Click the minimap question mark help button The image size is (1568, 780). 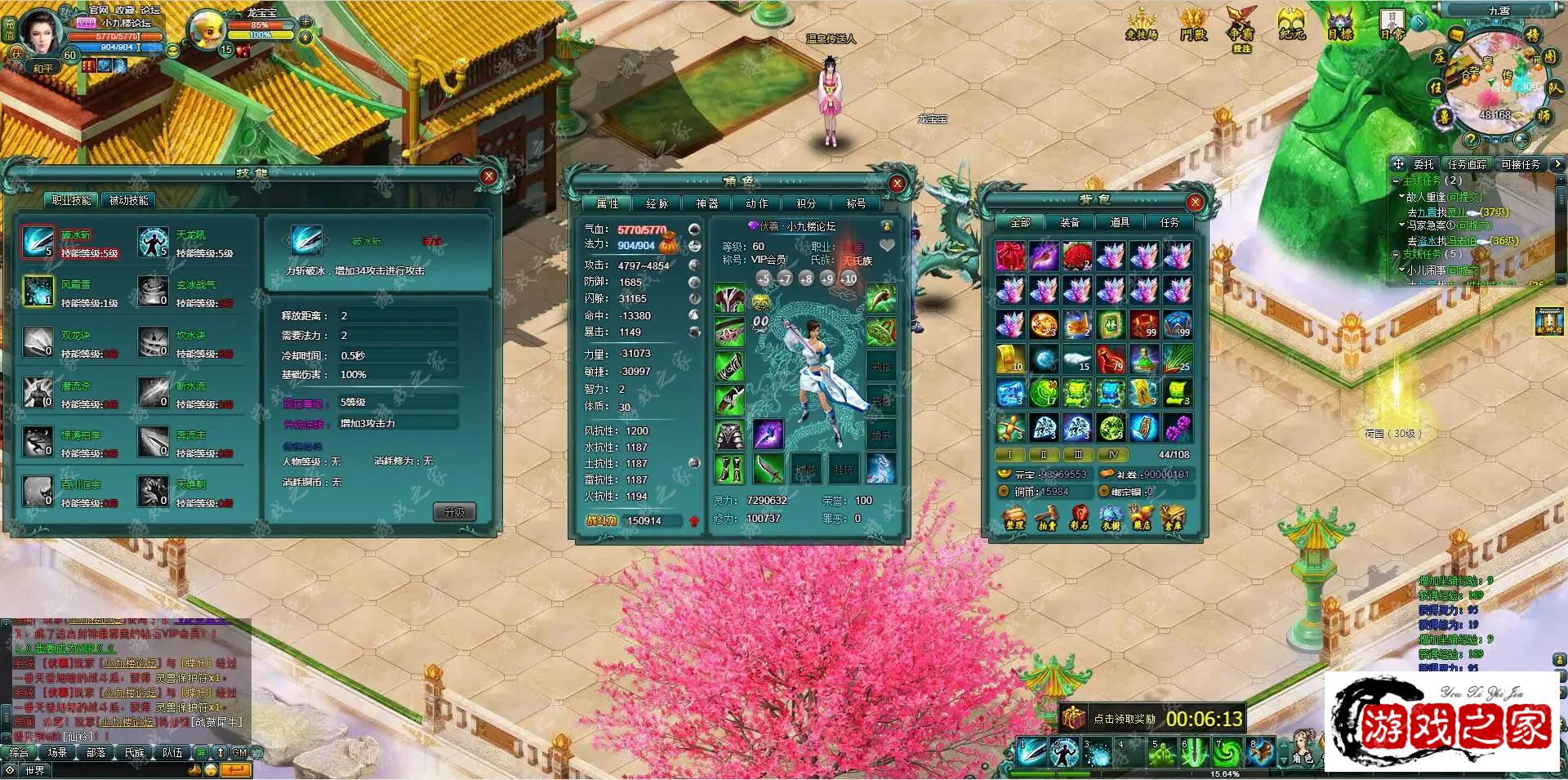[x=1470, y=140]
